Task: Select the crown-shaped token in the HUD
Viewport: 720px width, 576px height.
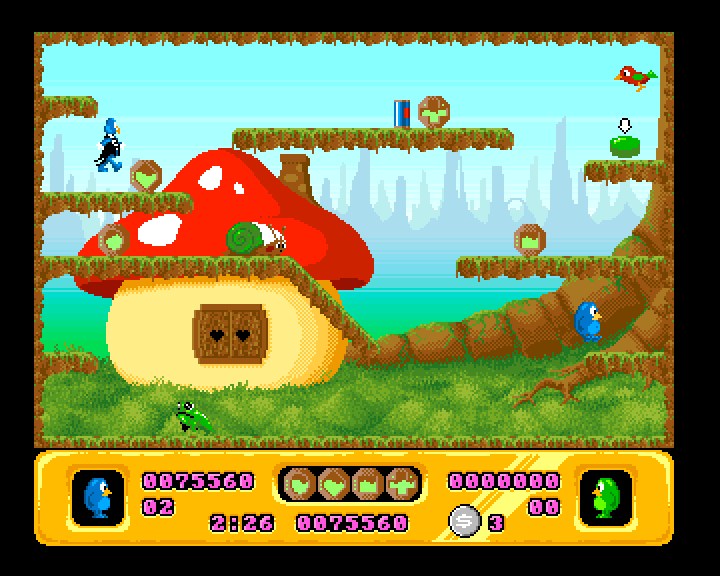Action: coord(367,484)
